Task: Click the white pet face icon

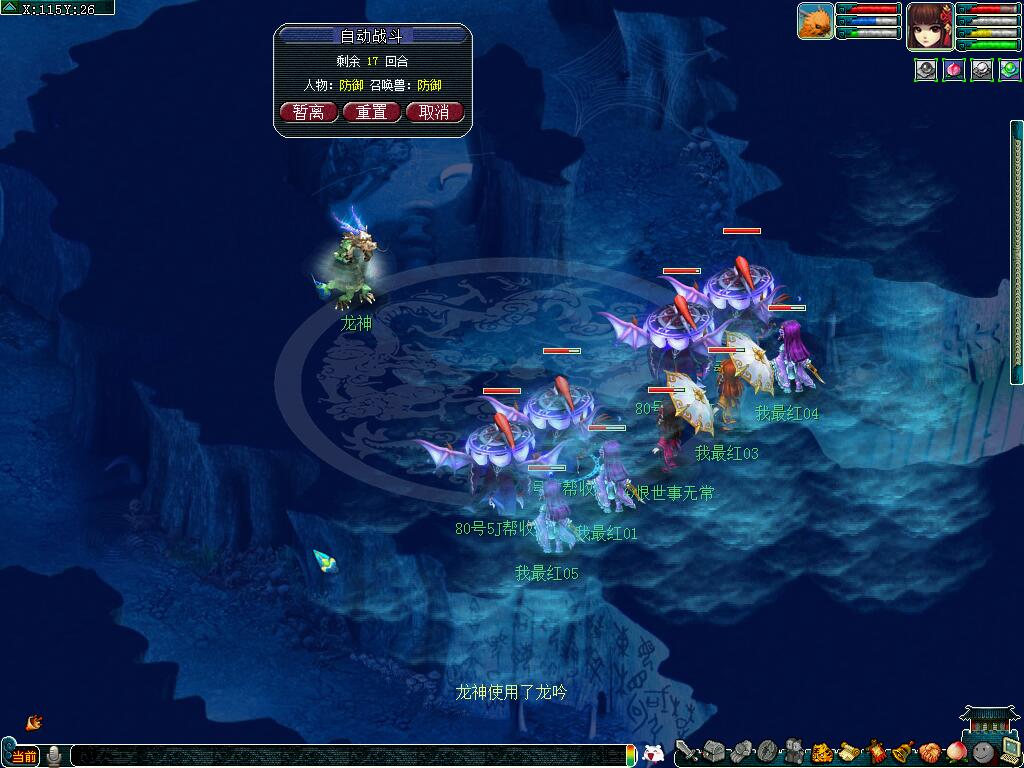Action: click(653, 755)
